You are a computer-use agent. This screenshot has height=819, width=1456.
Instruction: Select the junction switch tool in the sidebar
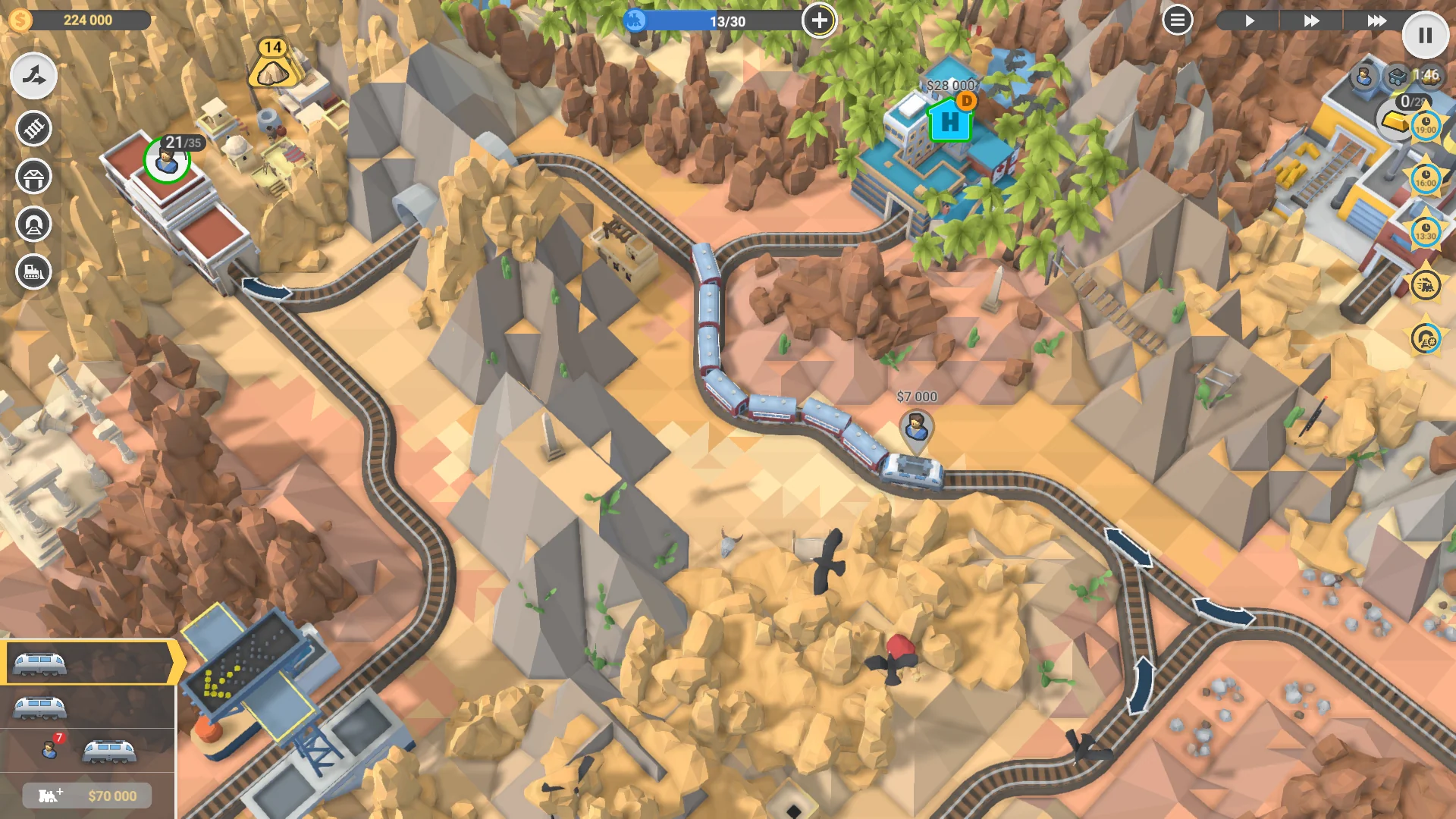tap(32, 75)
